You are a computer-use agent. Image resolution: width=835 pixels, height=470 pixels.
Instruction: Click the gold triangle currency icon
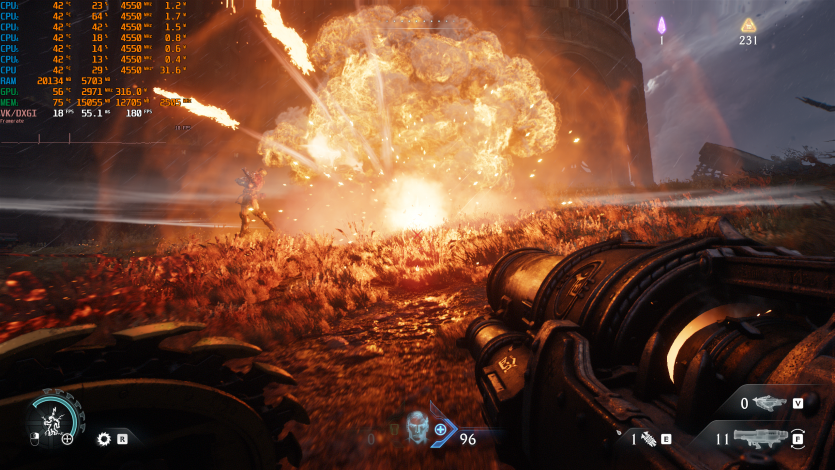[x=747, y=25]
